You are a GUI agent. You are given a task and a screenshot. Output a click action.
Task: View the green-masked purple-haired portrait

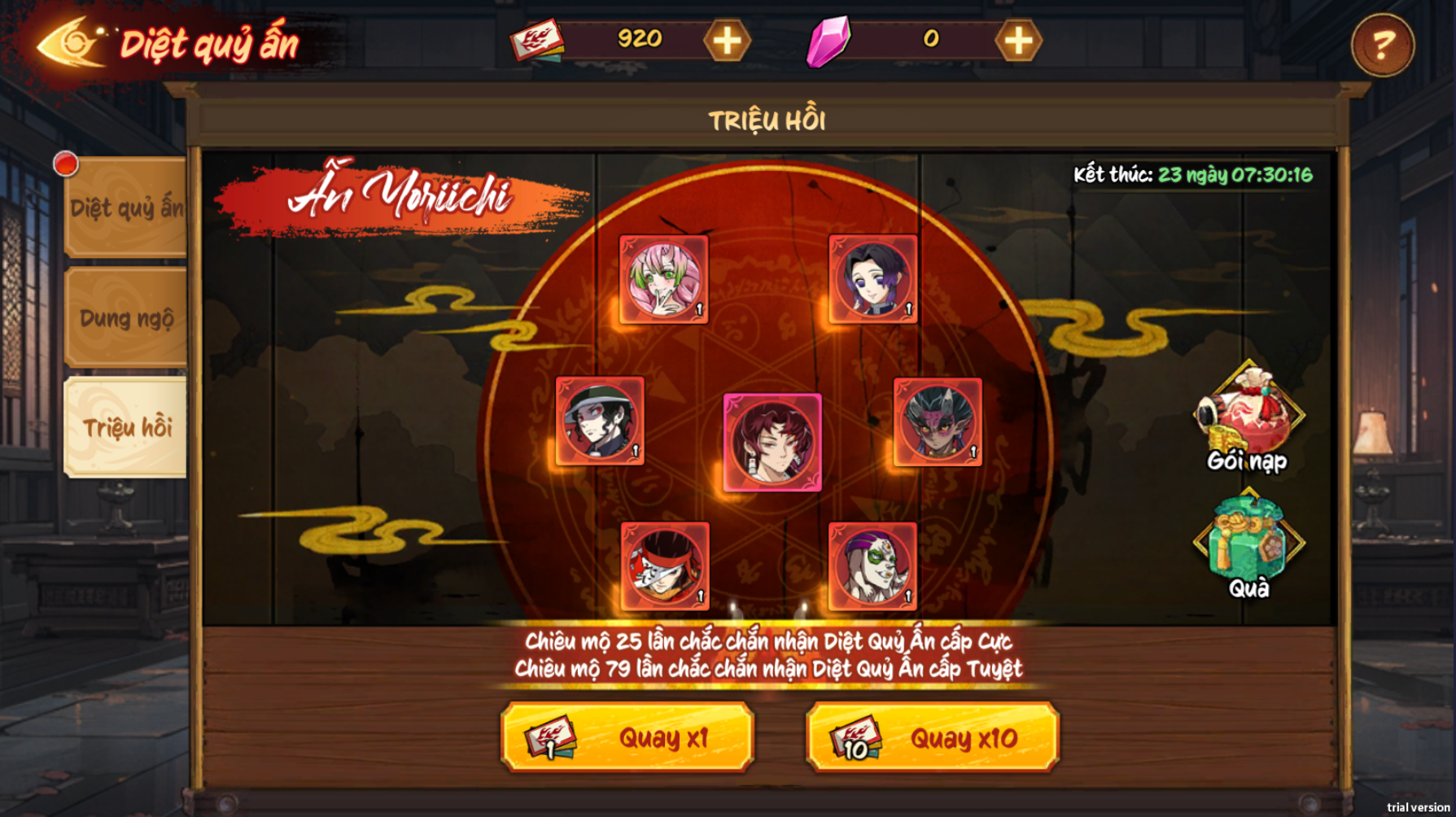click(872, 566)
